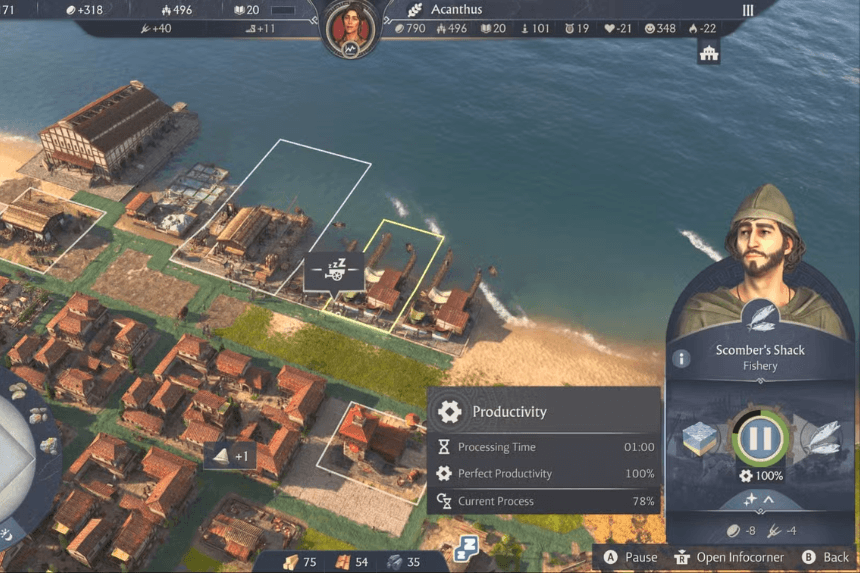Screen dimensions: 860x573
Task: Click the Acanthus island name
Action: click(456, 10)
